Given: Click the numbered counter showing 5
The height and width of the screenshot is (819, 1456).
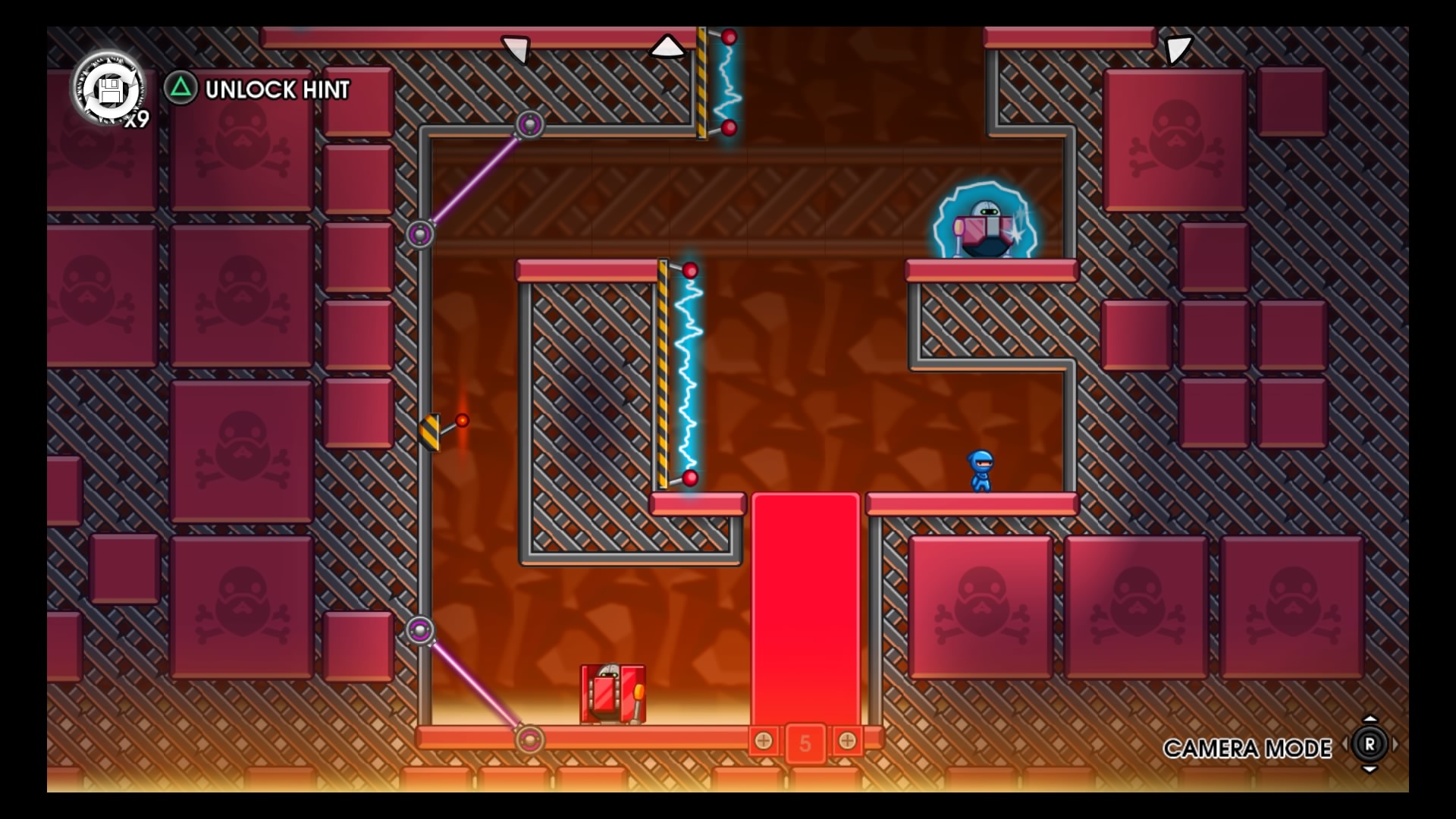Looking at the screenshot, I should tap(804, 743).
